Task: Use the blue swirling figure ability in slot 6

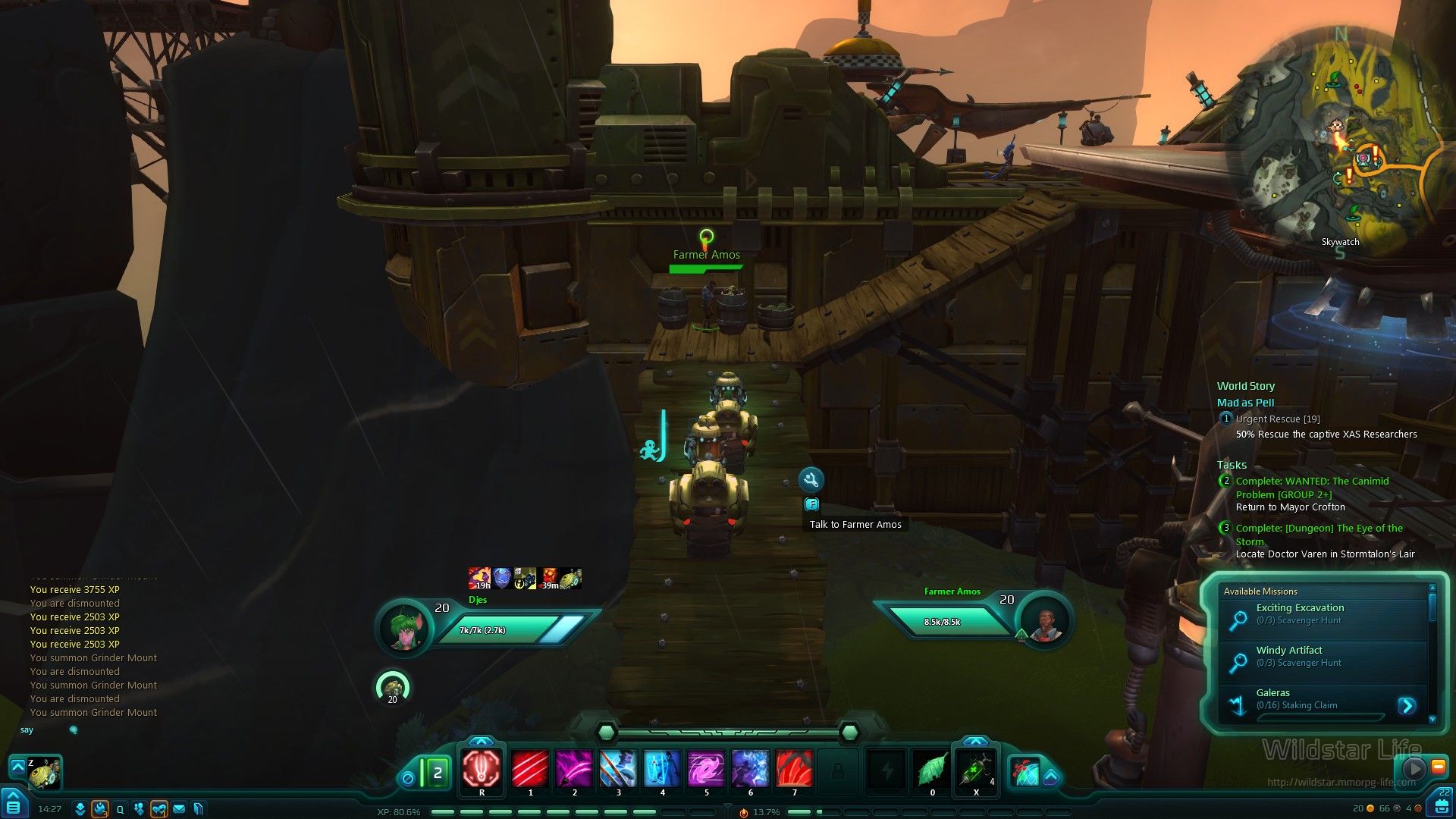Action: pyautogui.click(x=750, y=768)
